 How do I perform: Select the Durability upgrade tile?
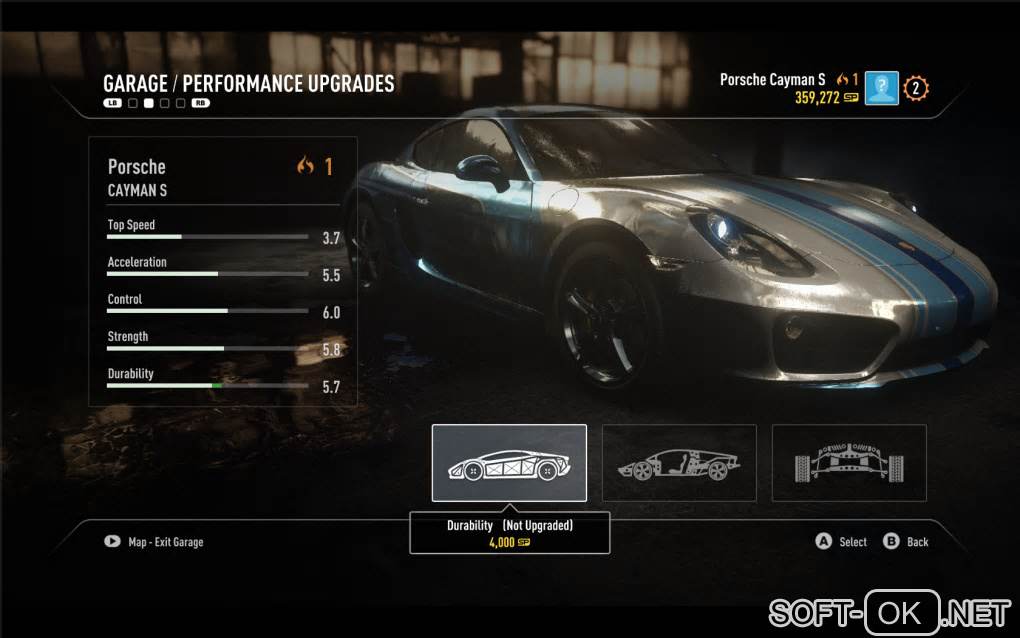click(509, 463)
